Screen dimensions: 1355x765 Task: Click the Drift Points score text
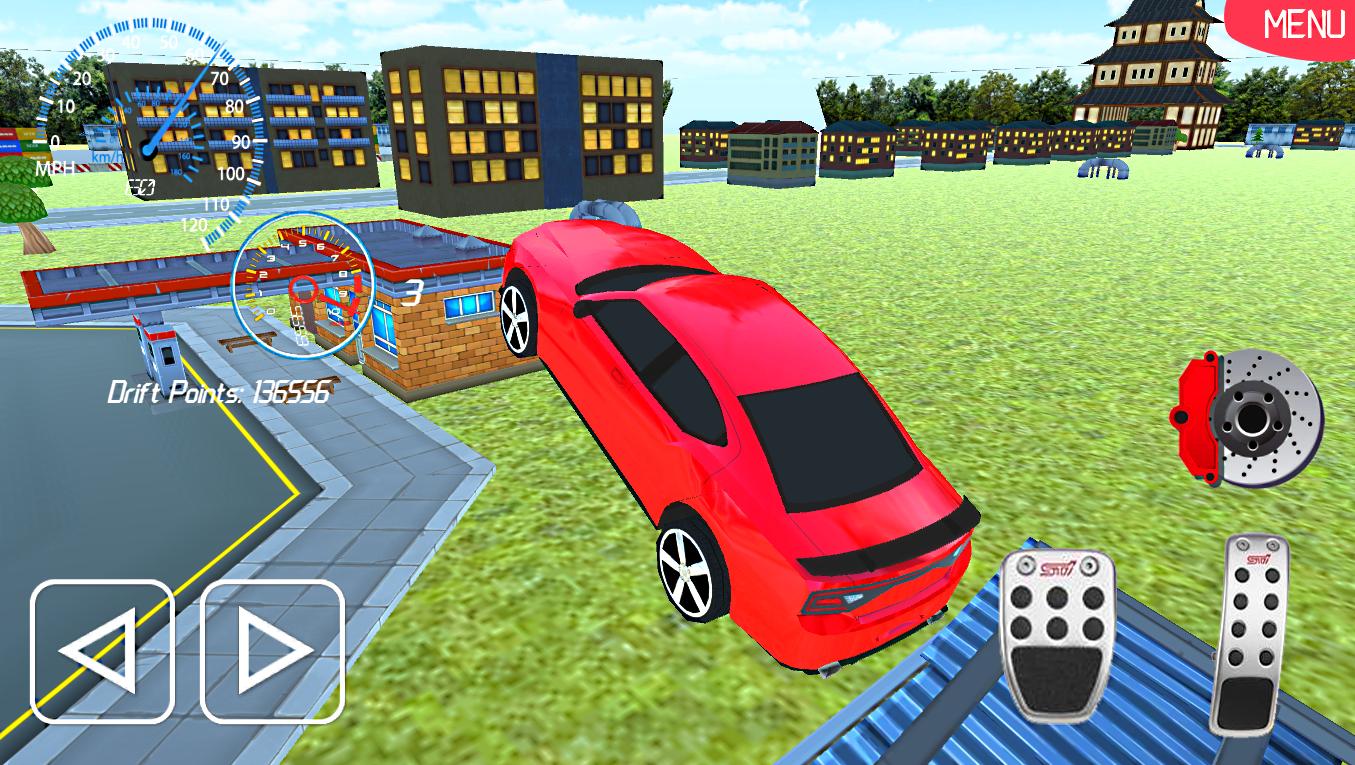[x=218, y=392]
